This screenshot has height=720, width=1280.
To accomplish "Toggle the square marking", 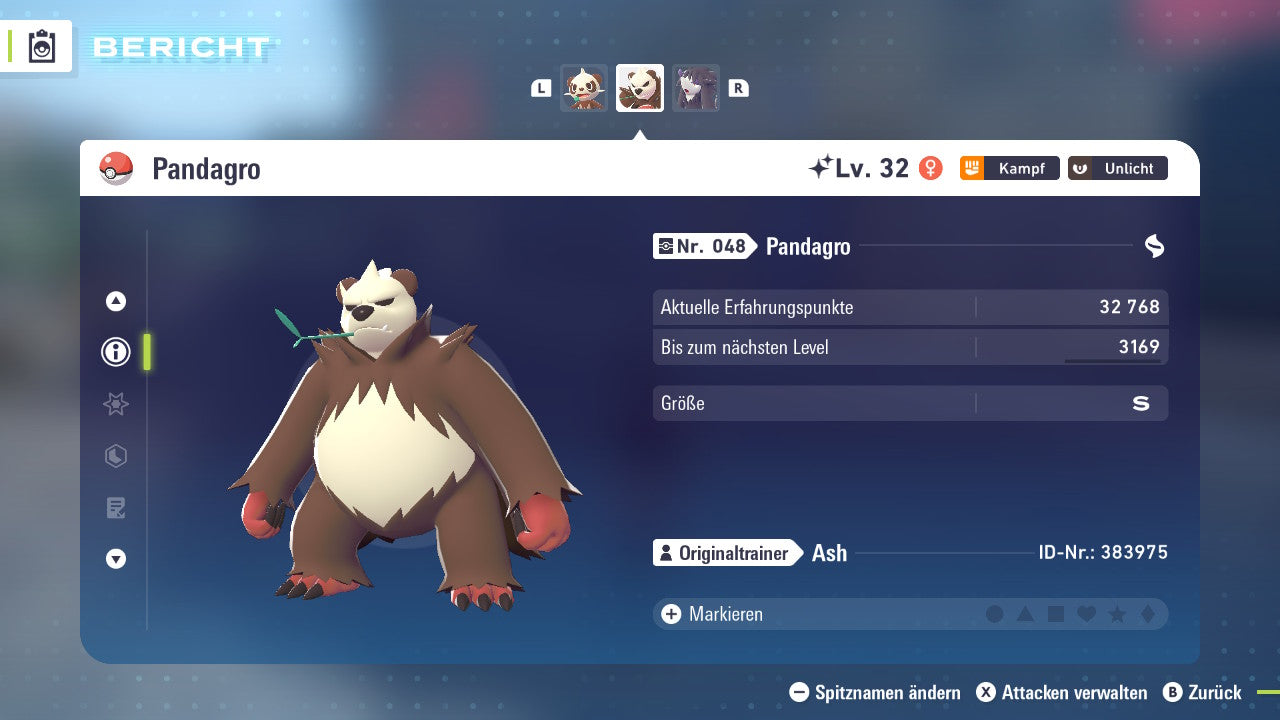I will coord(1056,614).
